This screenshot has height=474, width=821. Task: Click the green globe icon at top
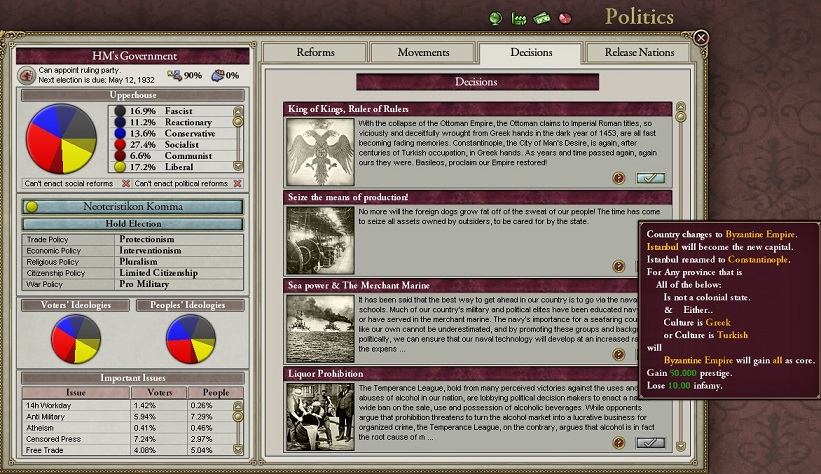coord(496,18)
